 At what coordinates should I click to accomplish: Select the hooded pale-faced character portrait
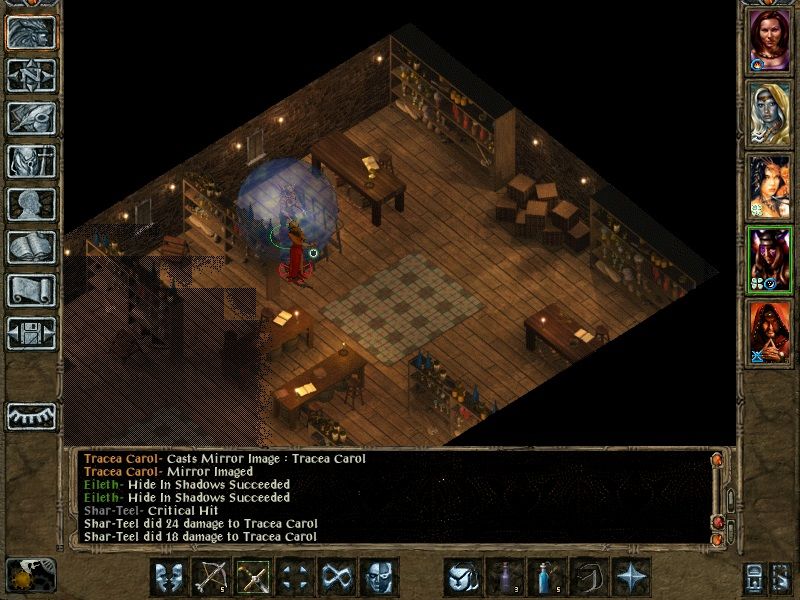[x=770, y=114]
